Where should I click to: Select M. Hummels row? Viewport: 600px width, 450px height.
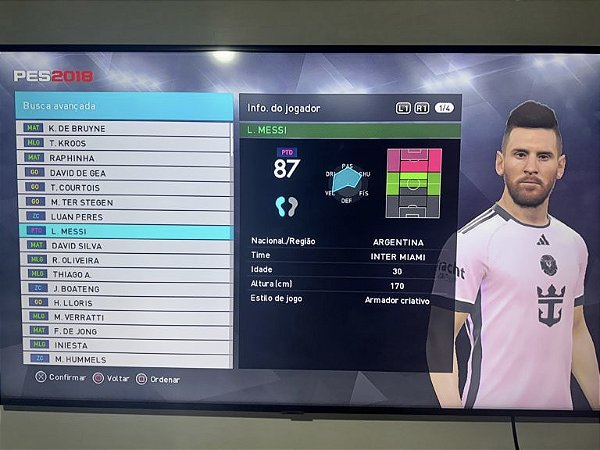pos(125,358)
